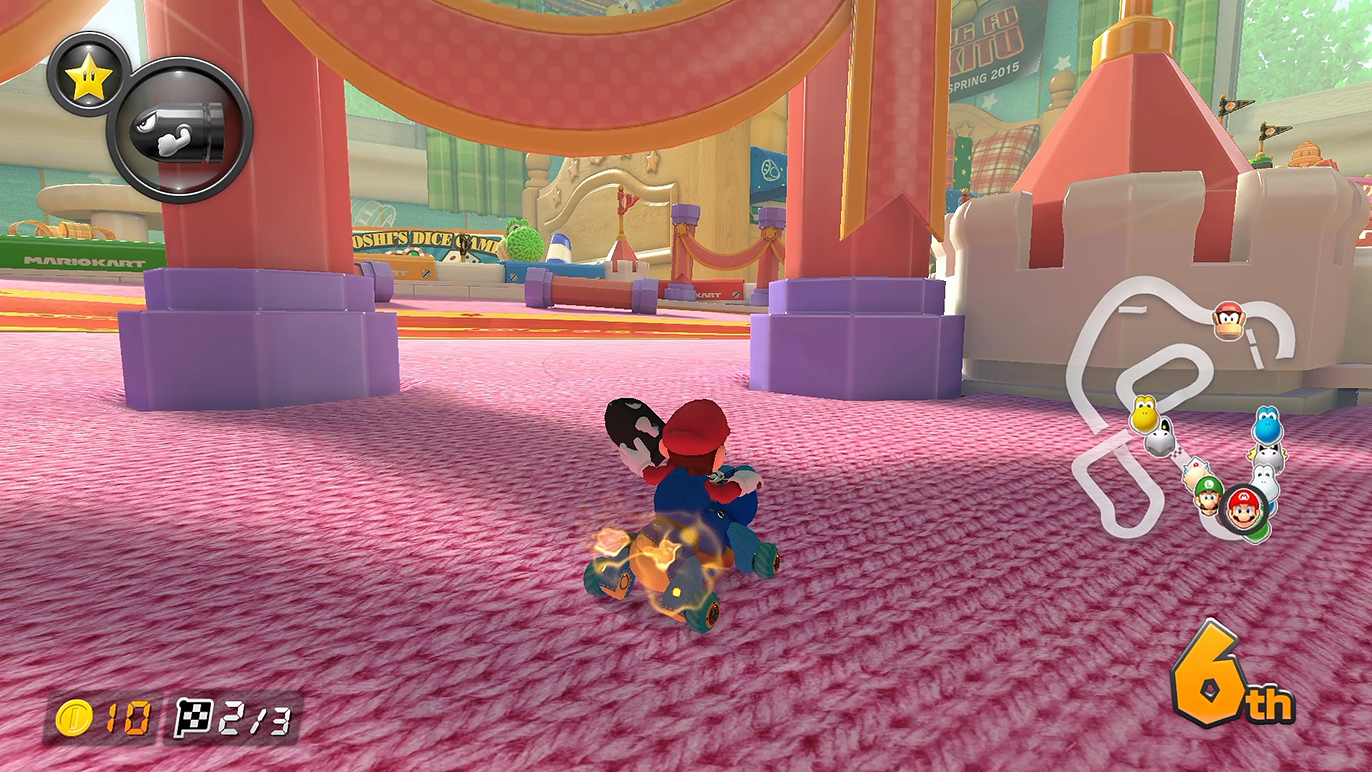This screenshot has width=1372, height=772.
Task: Select the Bullet Bill item slot
Action: click(x=180, y=130)
